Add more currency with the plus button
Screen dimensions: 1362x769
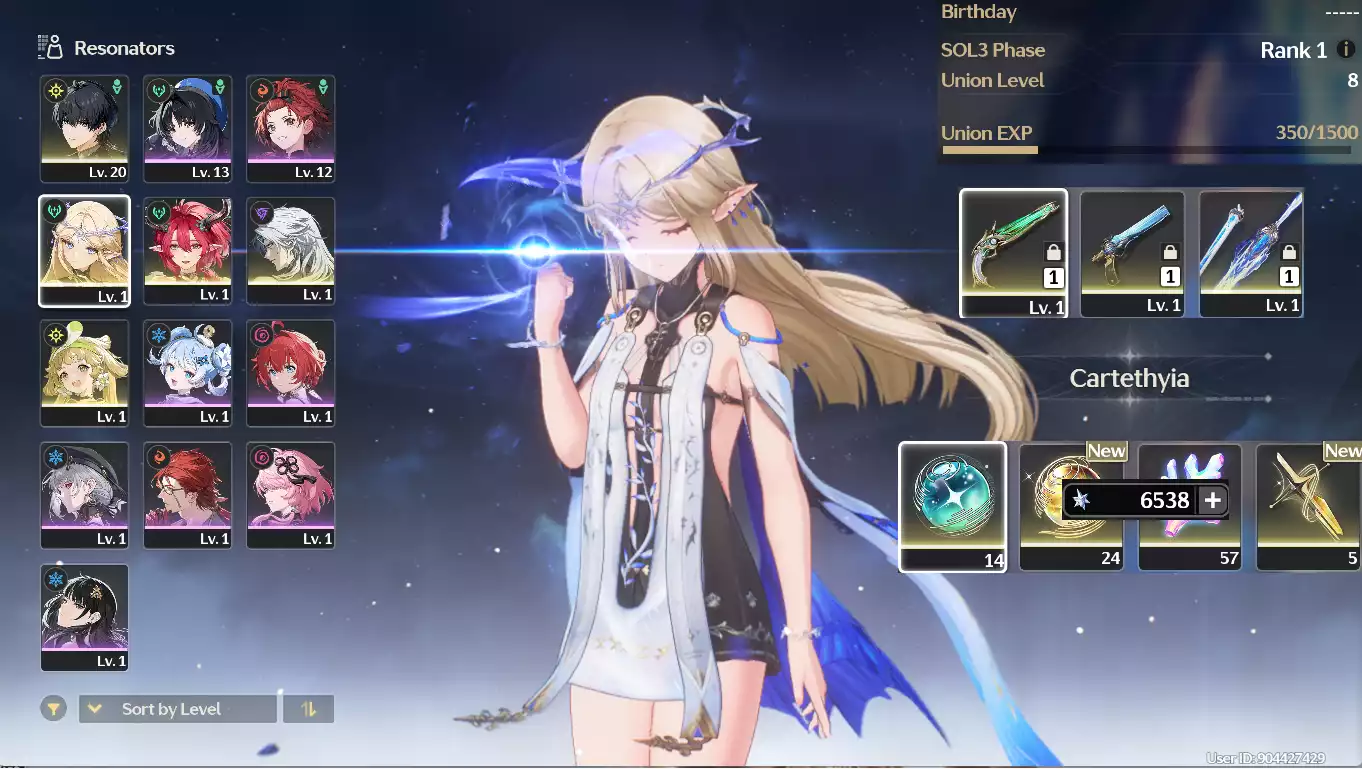[x=1213, y=500]
